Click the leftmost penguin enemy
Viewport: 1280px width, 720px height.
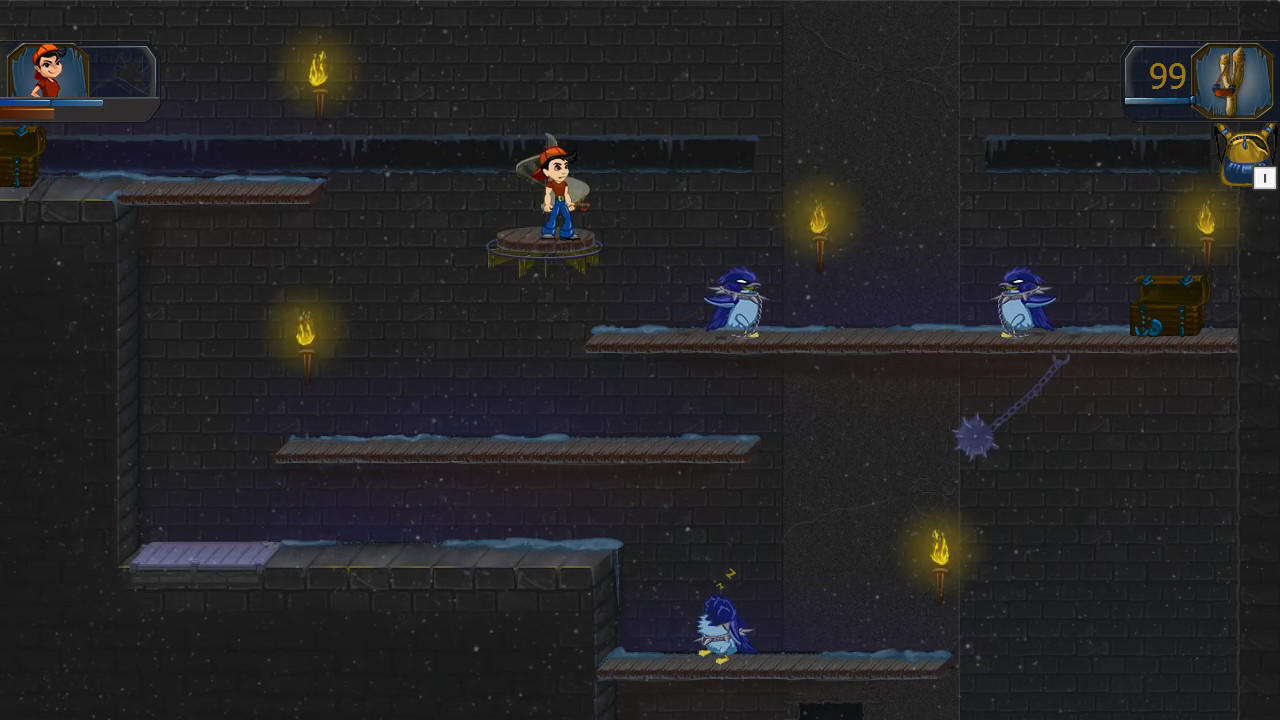(x=735, y=300)
